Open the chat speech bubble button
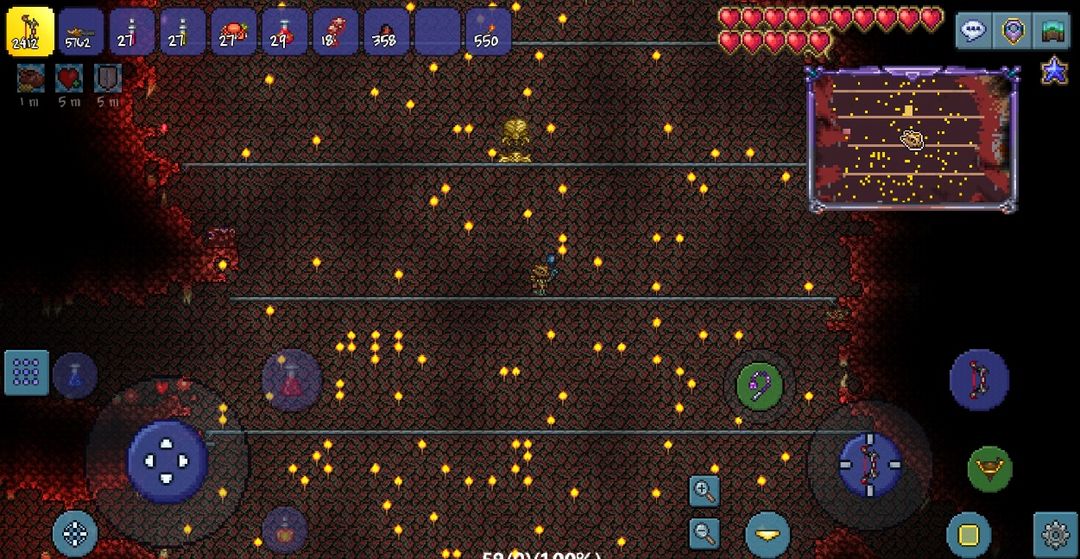Image resolution: width=1080 pixels, height=559 pixels. (x=973, y=30)
